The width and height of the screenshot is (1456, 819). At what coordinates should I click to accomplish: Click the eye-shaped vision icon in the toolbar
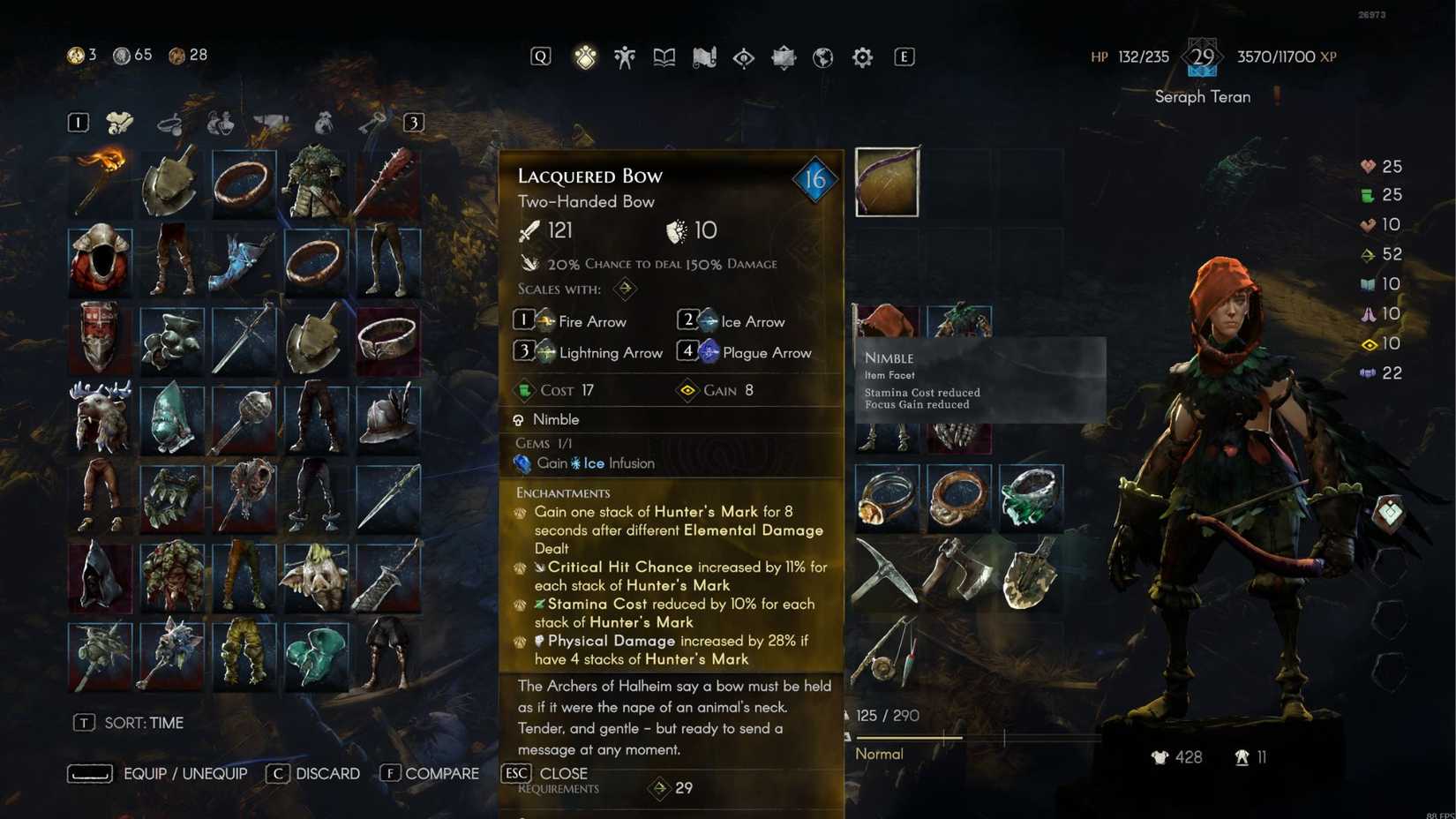pyautogui.click(x=743, y=56)
